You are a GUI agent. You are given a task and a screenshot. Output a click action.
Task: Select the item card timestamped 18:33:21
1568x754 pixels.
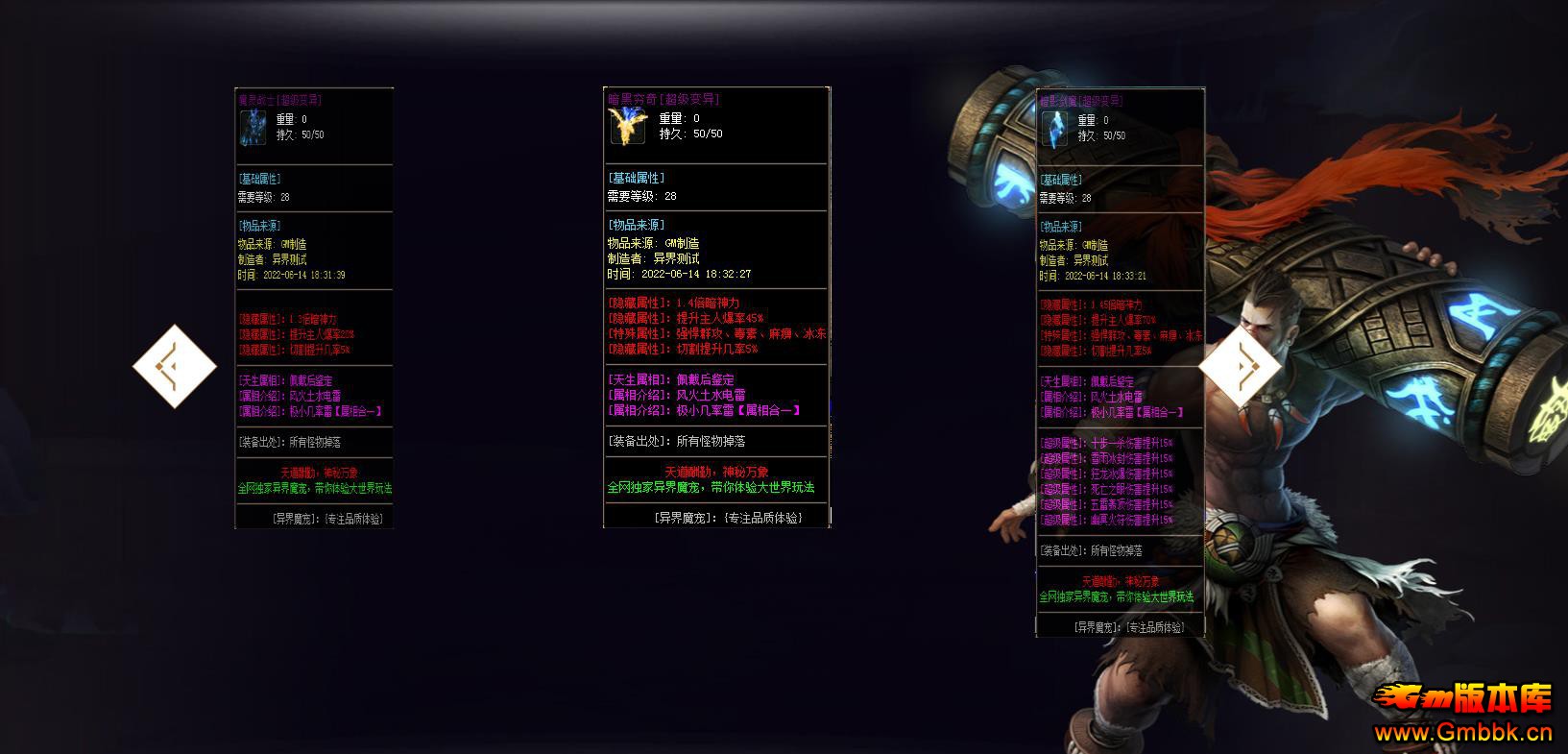tap(1120, 362)
